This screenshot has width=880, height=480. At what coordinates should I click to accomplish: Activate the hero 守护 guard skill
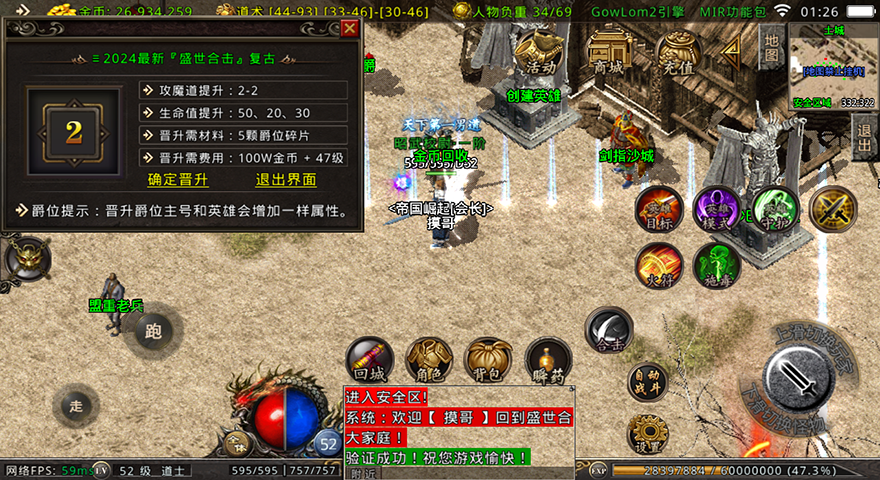pos(774,210)
